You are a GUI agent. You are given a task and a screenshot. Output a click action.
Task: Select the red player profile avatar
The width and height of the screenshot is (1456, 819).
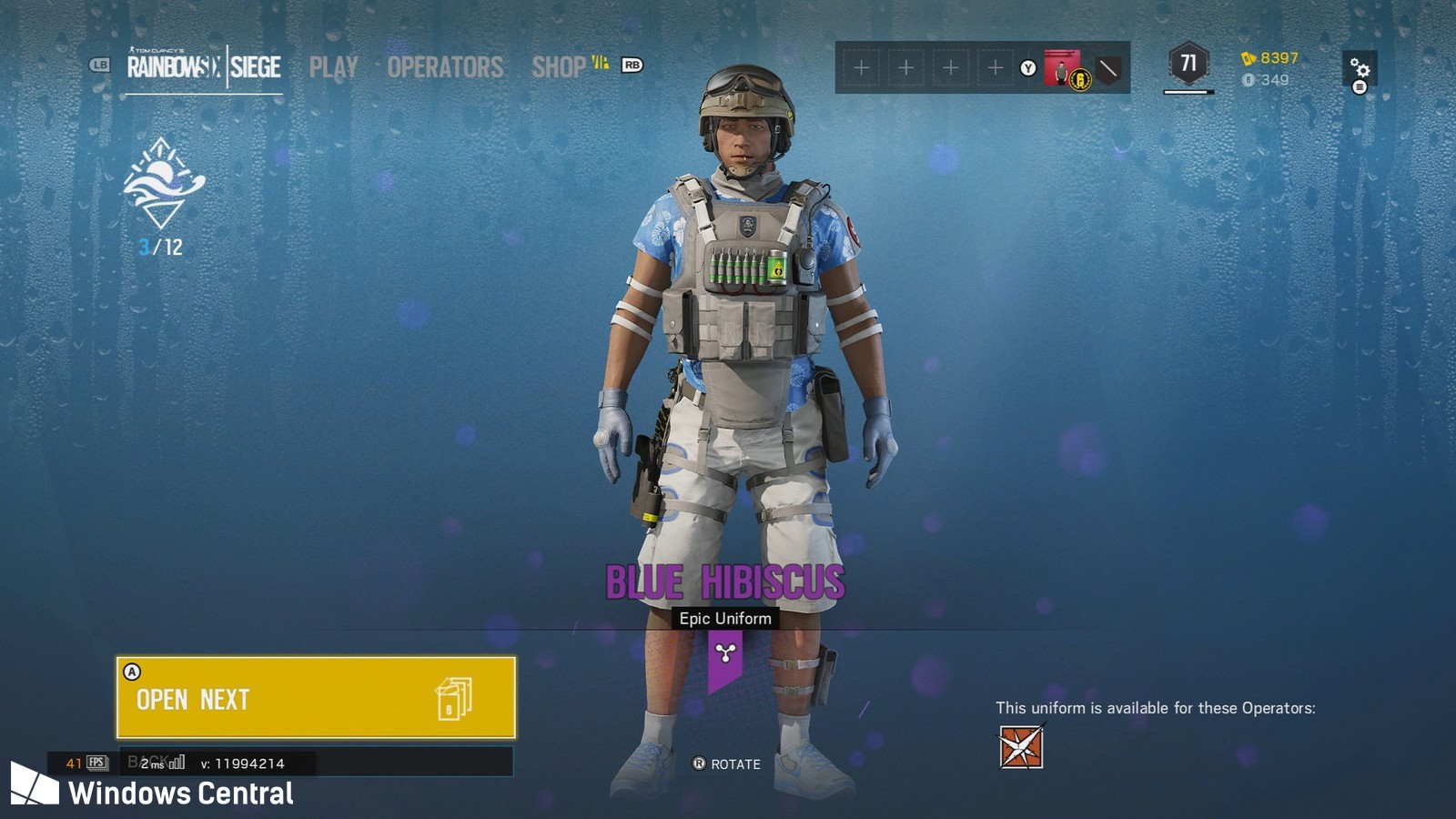[x=1061, y=68]
